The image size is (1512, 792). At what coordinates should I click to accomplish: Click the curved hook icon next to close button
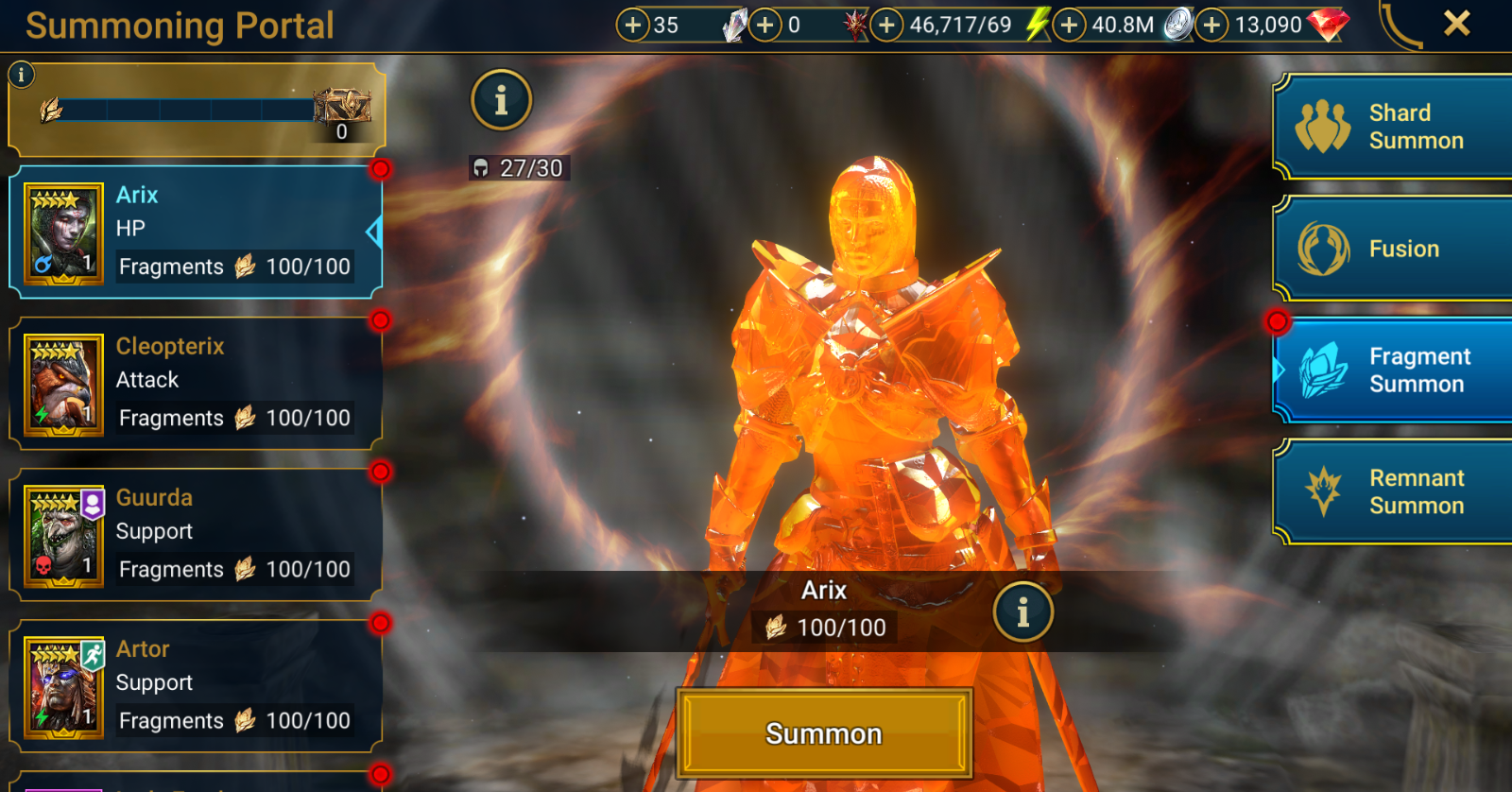[x=1396, y=23]
